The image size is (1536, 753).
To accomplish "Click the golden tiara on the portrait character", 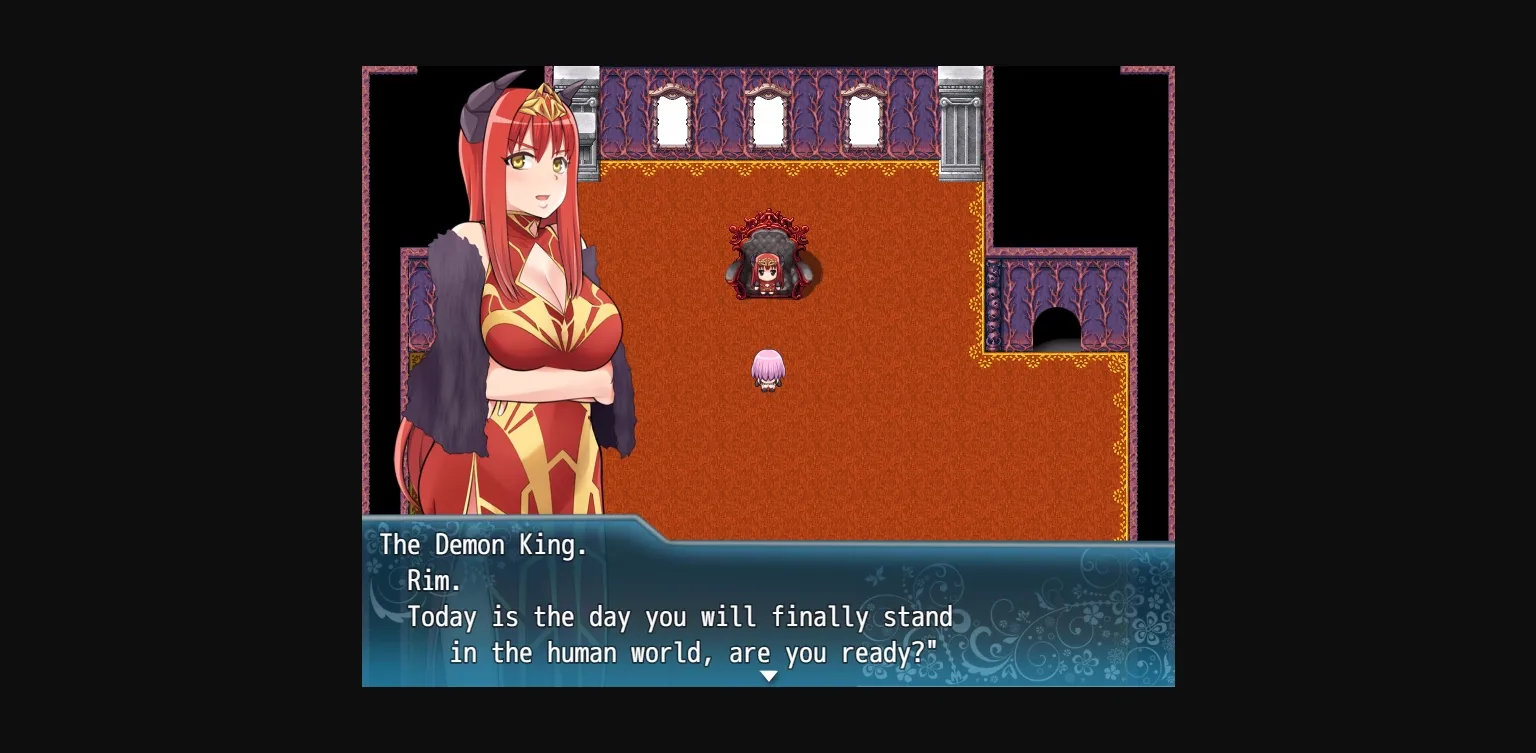I will [540, 100].
